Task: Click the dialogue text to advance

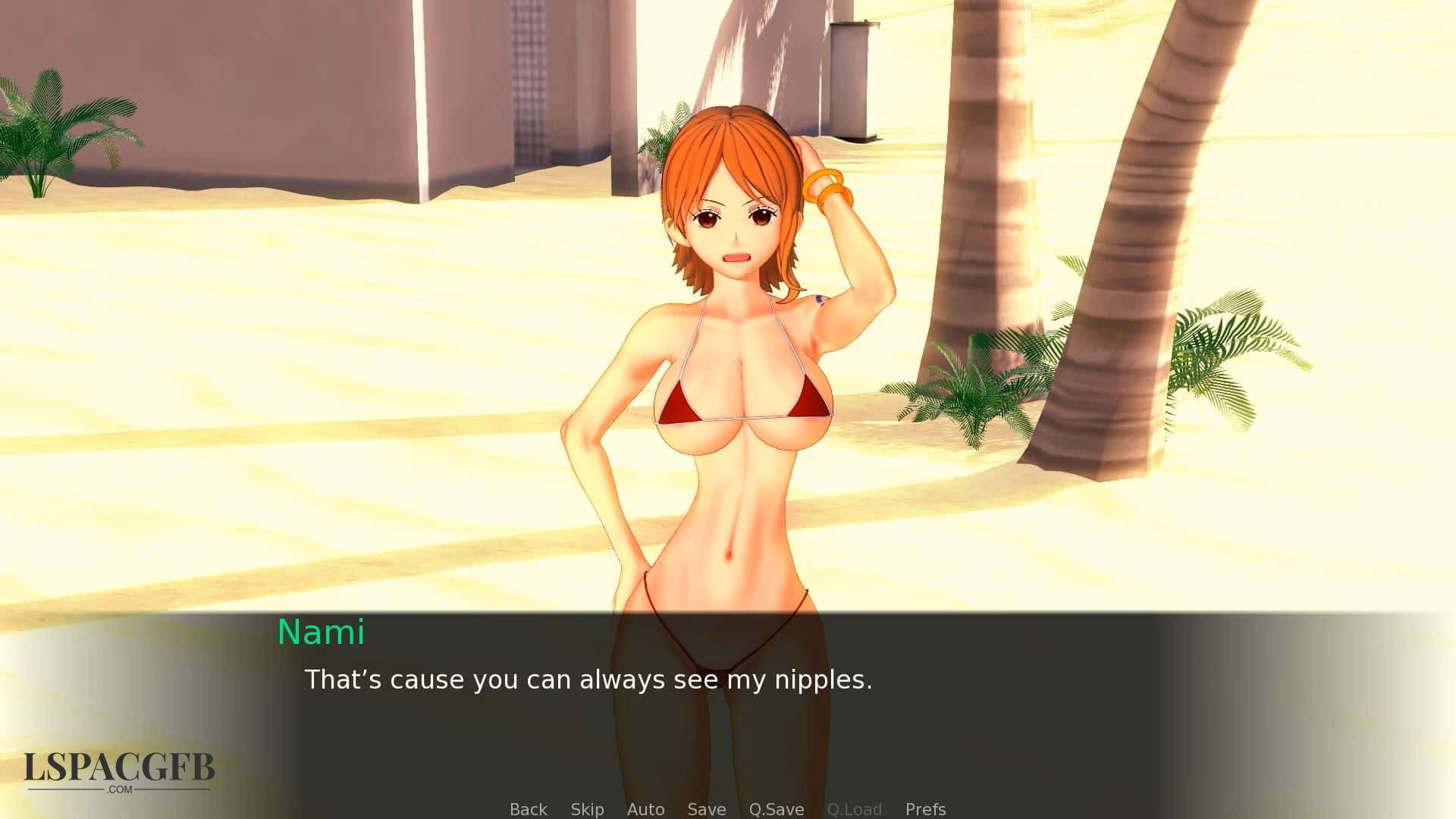Action: click(588, 680)
